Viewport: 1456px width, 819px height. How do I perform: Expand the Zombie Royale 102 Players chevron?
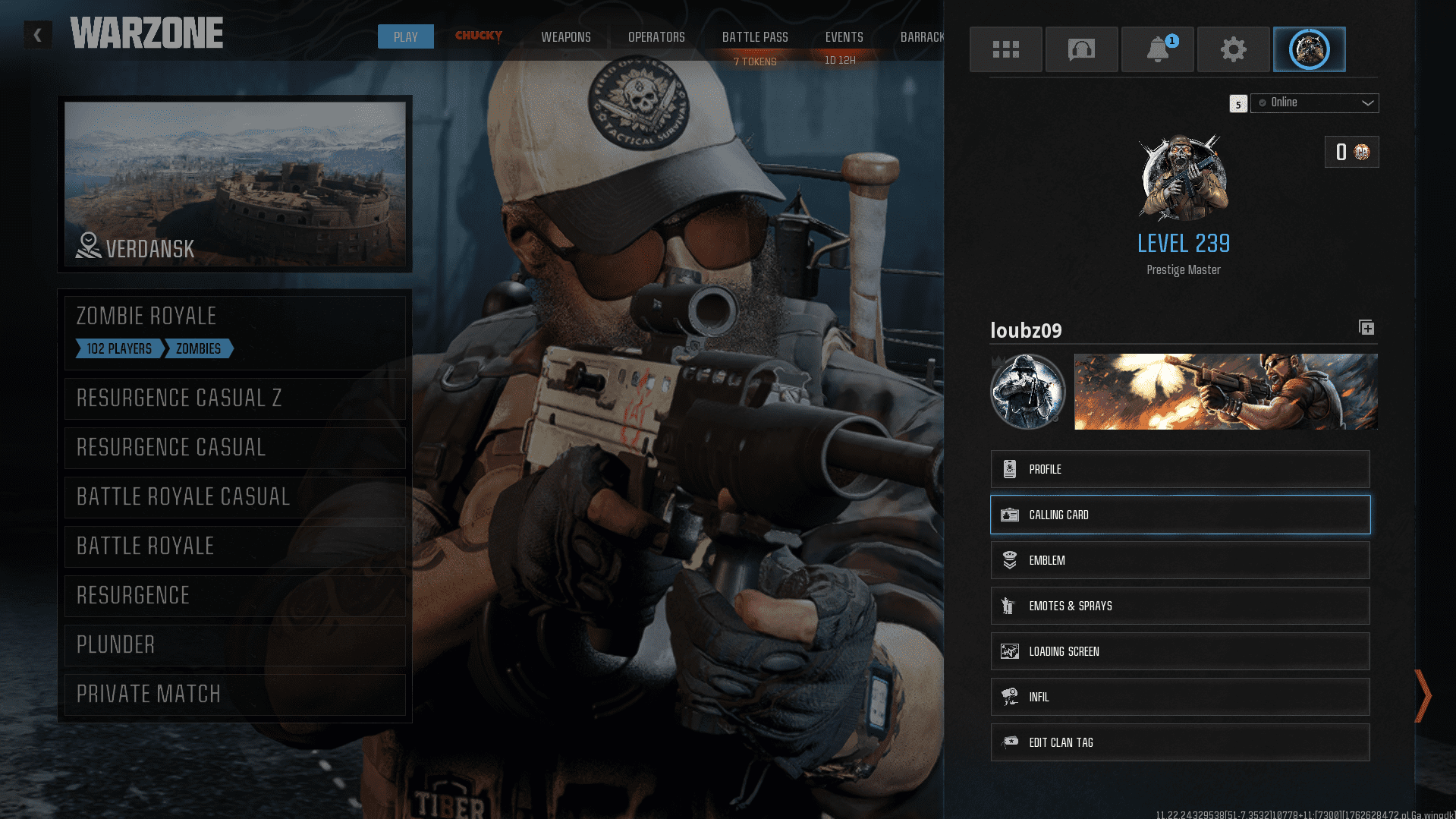118,348
